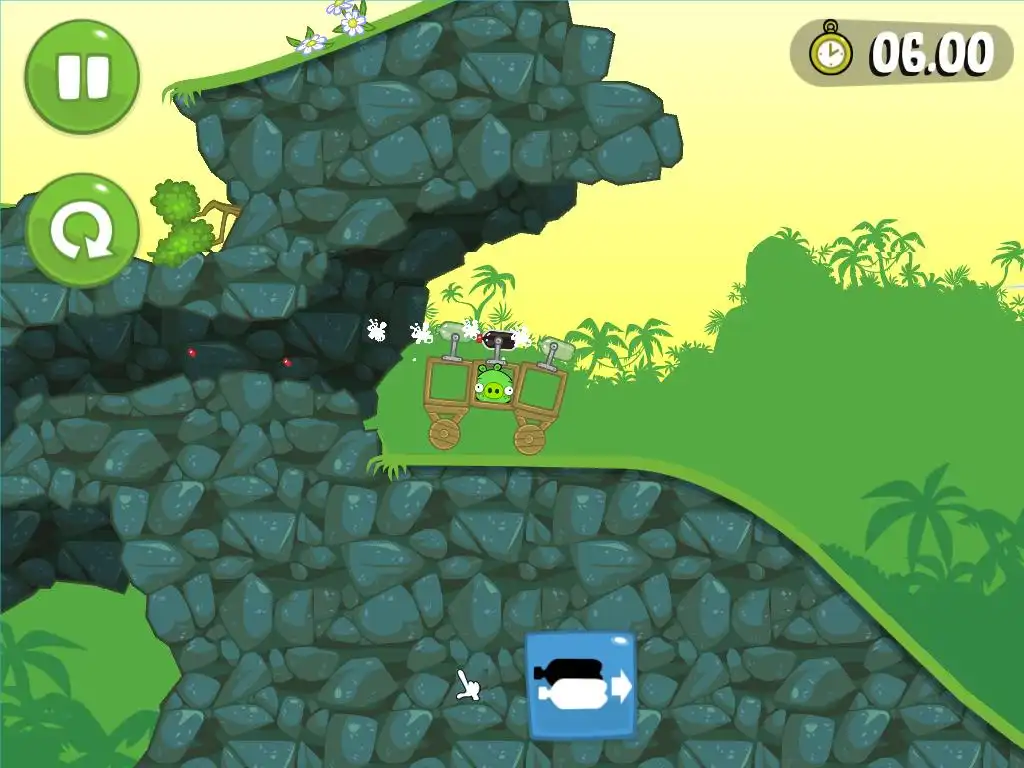Screen dimensions: 1024x768
Task: Restart the level using the circular arrow
Action: [x=82, y=231]
